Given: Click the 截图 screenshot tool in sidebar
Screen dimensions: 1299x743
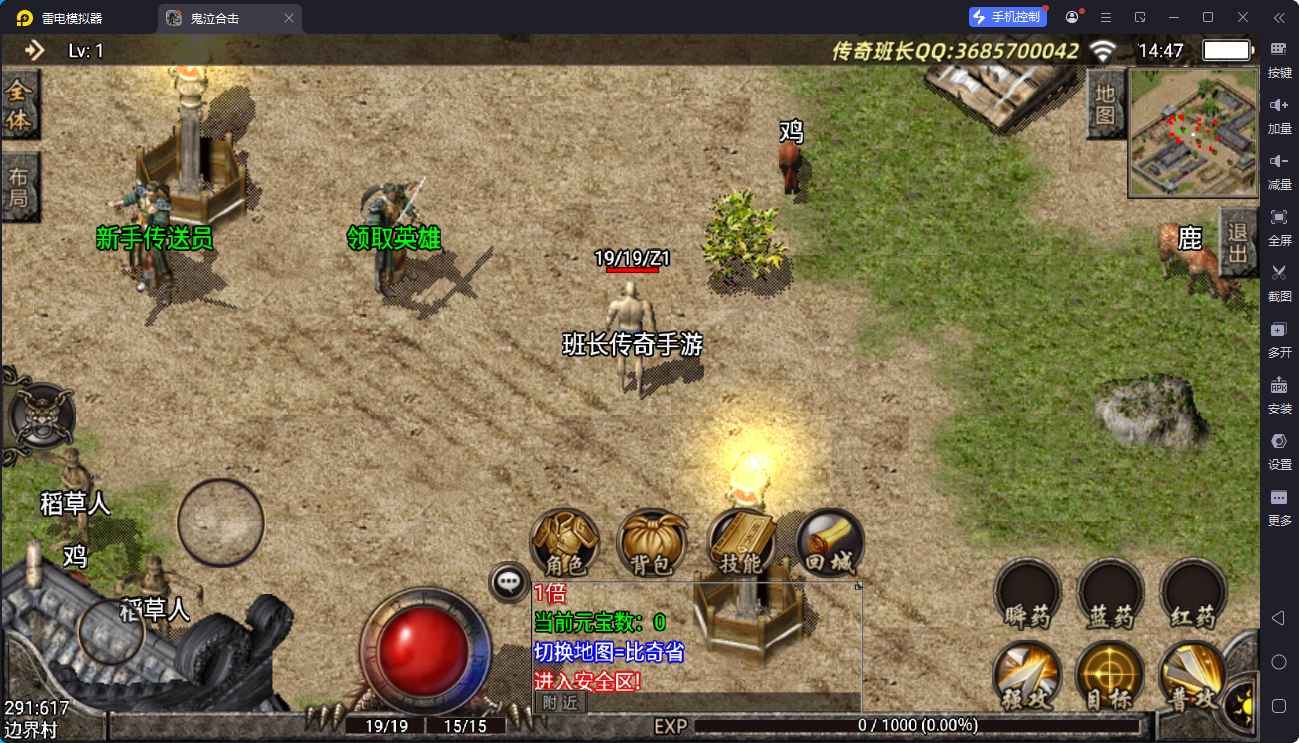Looking at the screenshot, I should click(x=1279, y=279).
